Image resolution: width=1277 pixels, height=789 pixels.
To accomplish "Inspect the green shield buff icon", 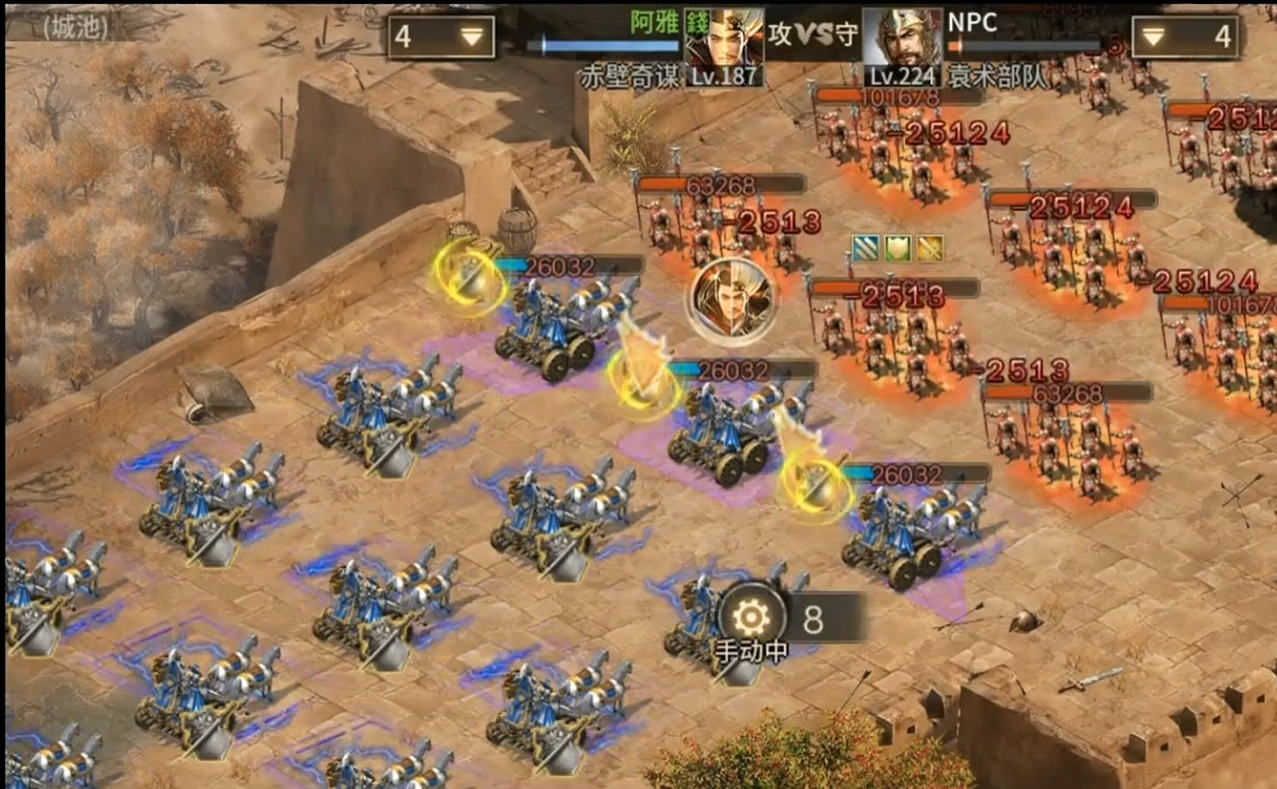I will coord(898,249).
